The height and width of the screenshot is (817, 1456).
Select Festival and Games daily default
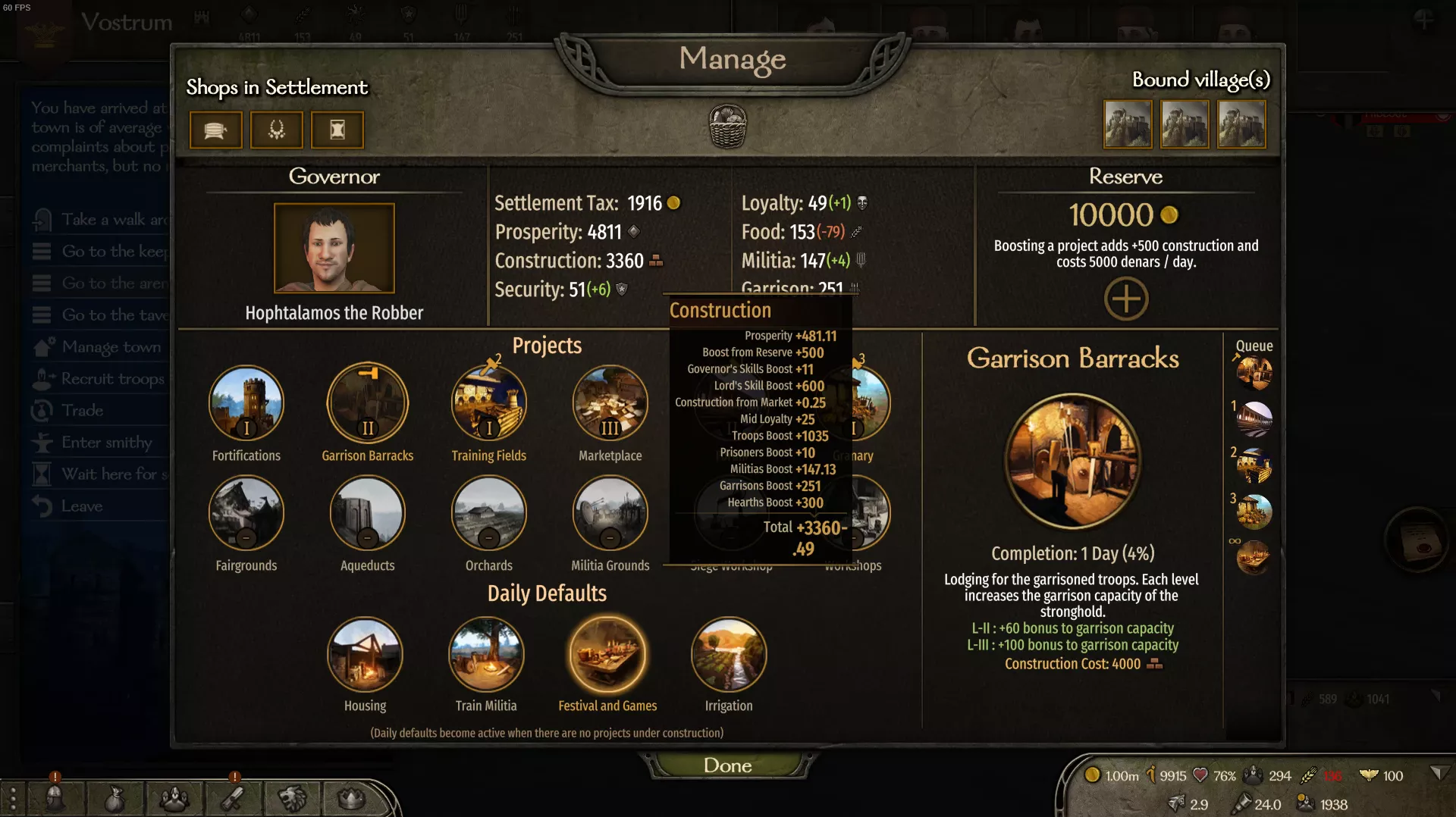click(x=607, y=654)
